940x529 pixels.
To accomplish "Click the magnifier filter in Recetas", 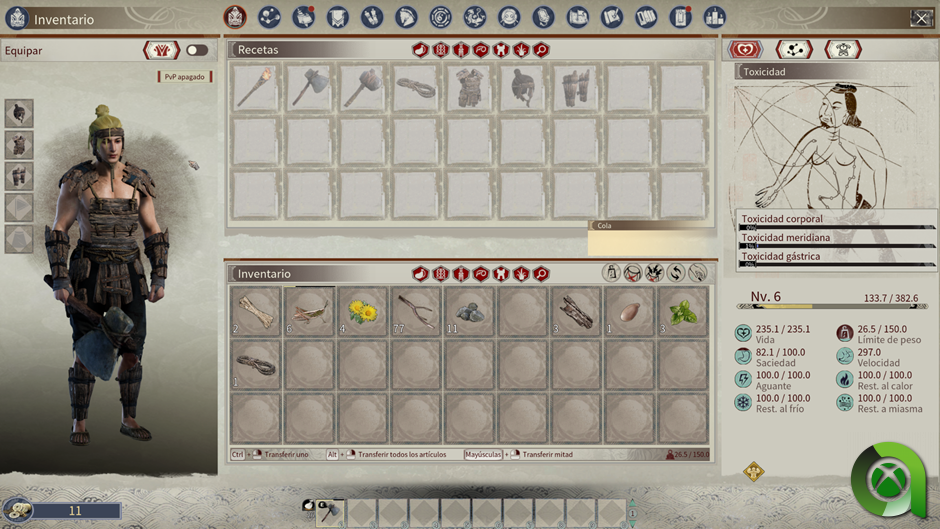I will click(541, 50).
